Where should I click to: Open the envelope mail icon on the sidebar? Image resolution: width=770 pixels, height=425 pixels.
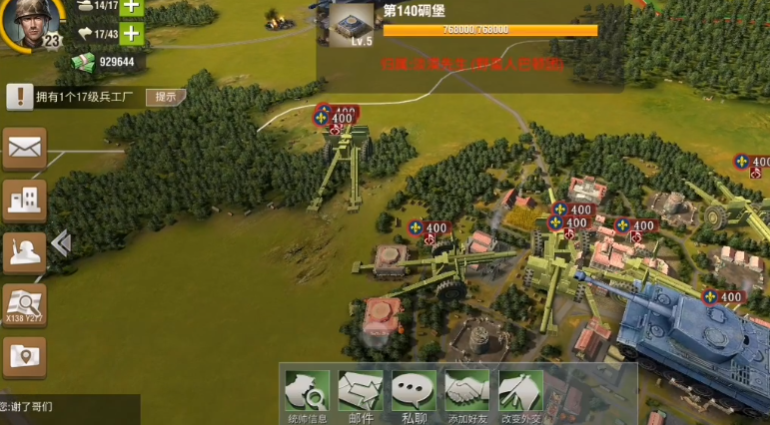[24, 149]
